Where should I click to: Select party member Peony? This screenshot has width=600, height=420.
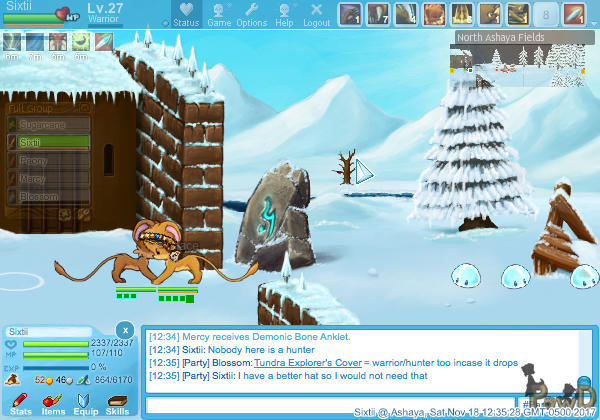pyautogui.click(x=50, y=161)
